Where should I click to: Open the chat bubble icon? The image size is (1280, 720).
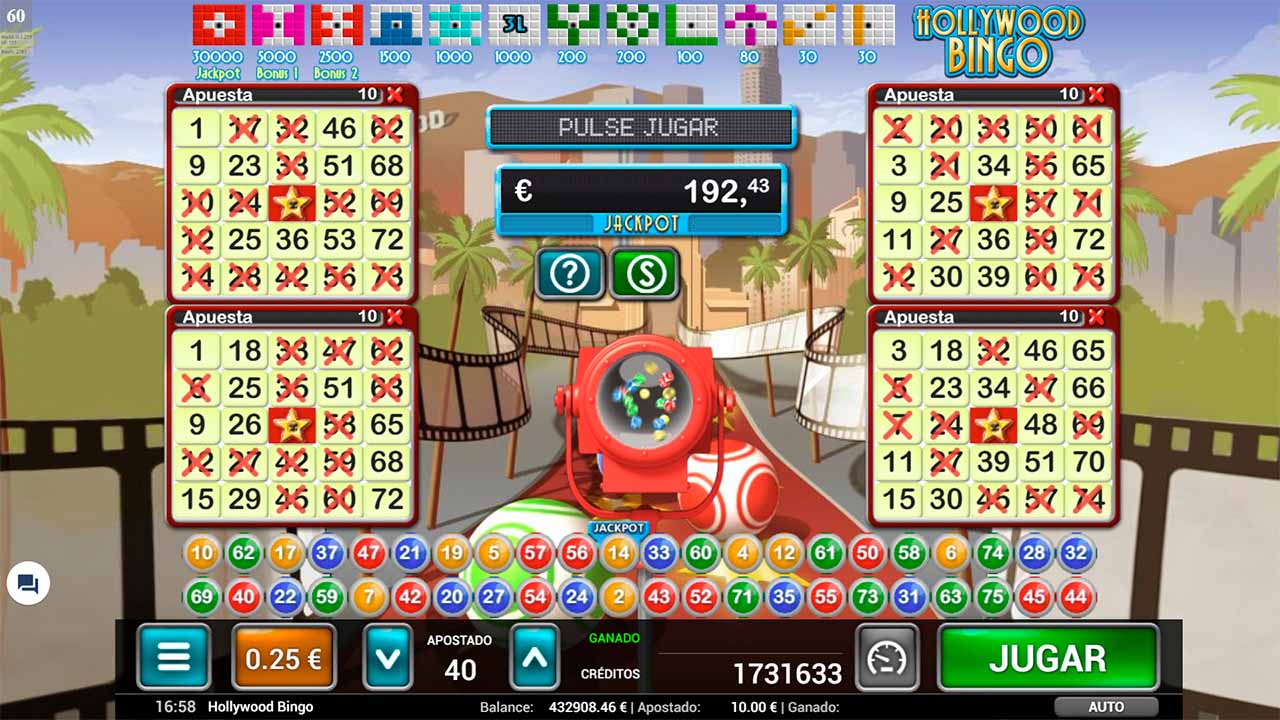pyautogui.click(x=28, y=585)
